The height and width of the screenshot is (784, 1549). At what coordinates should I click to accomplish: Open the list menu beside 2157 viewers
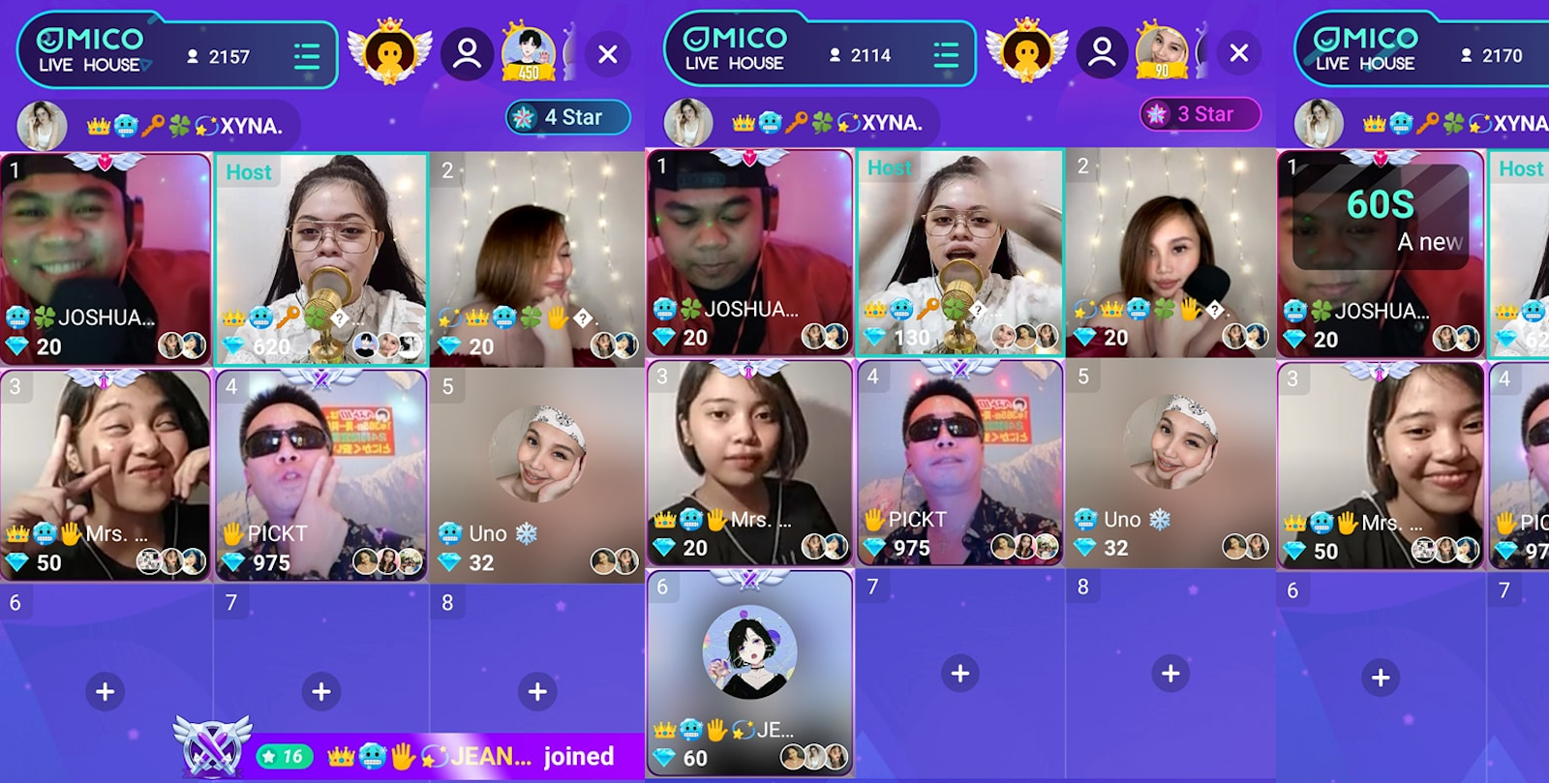pyautogui.click(x=307, y=56)
